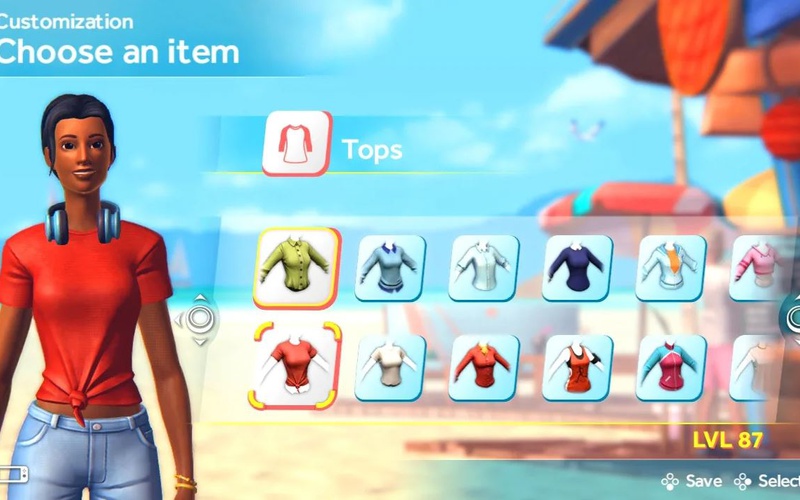Pick the red long-sleeve shirt with yellow collar
Screen dimensions: 800x500
pos(484,367)
